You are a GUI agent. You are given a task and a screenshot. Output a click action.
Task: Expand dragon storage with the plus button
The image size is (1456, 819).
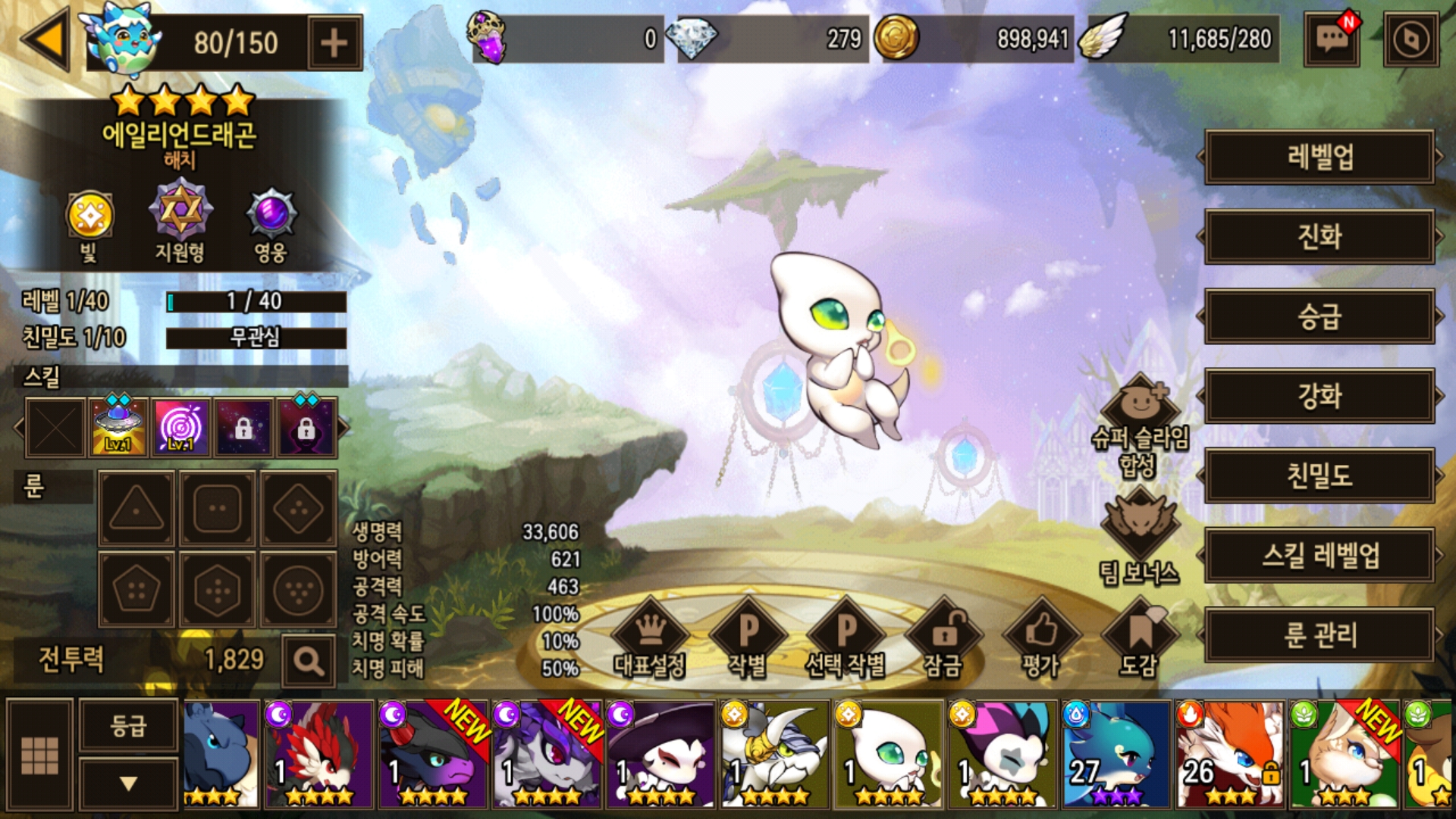[x=334, y=43]
